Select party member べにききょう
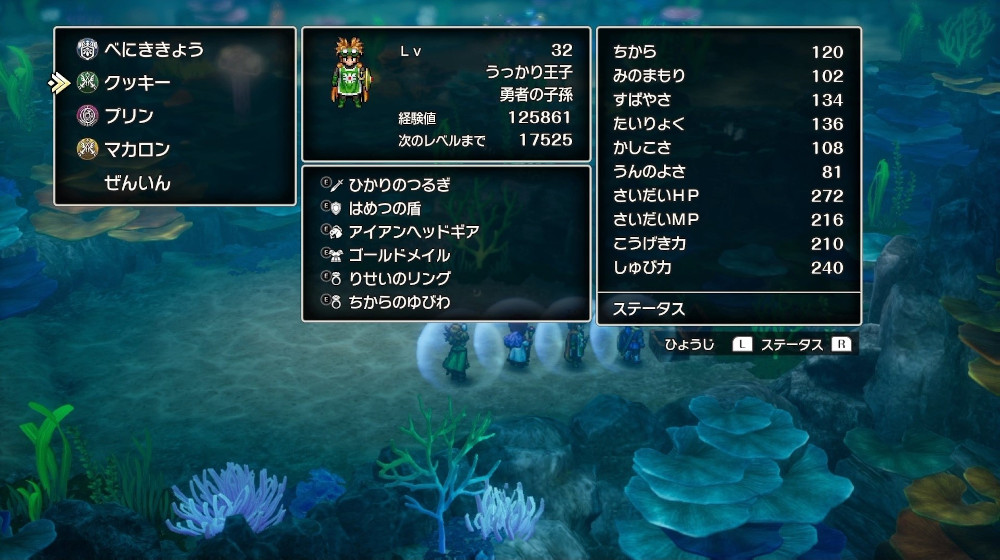The width and height of the screenshot is (1000, 560). [153, 50]
